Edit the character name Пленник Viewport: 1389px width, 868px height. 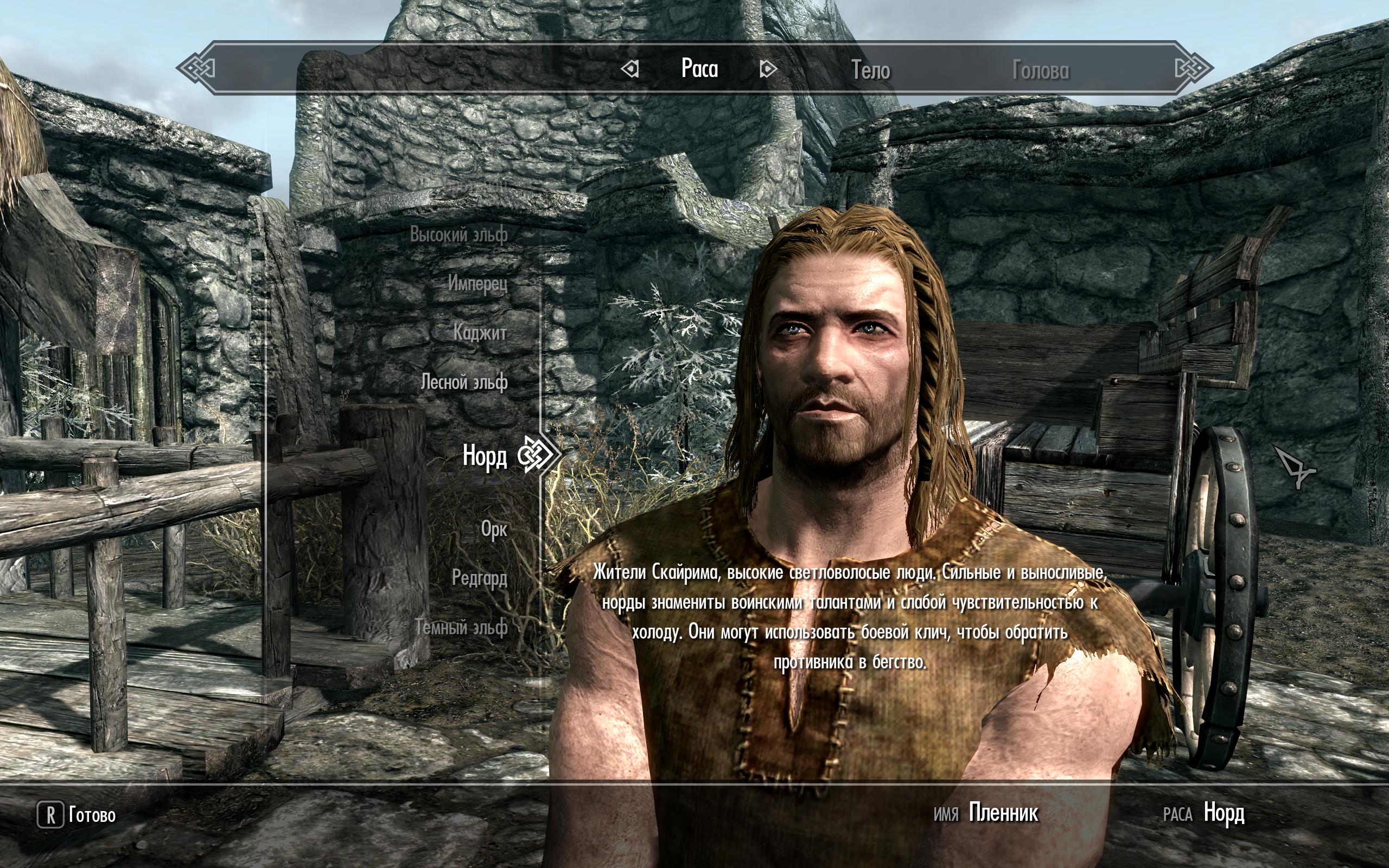pyautogui.click(x=1003, y=813)
